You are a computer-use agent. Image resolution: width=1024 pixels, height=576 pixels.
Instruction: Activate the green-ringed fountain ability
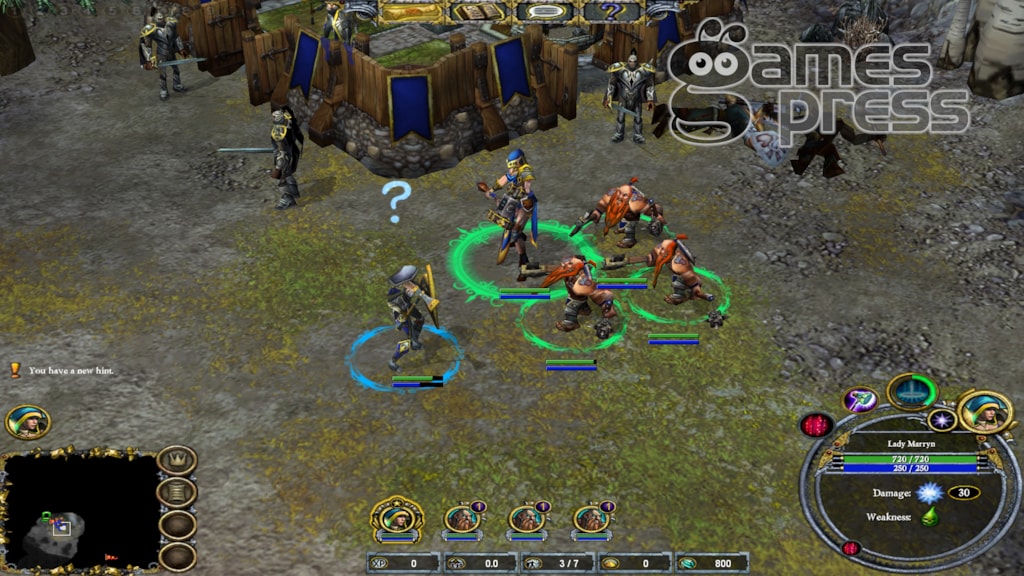[911, 391]
